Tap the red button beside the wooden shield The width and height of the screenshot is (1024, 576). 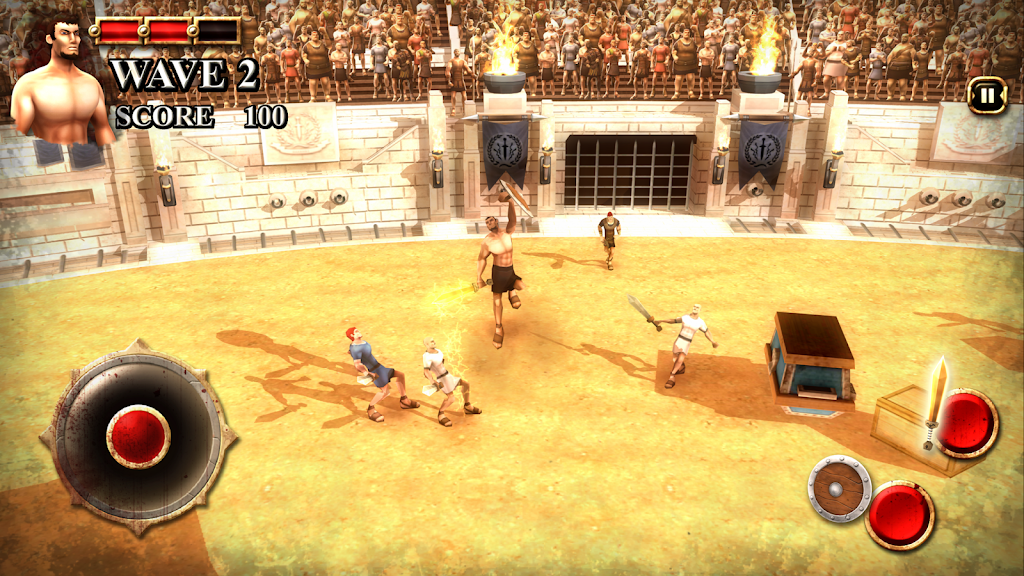(900, 514)
